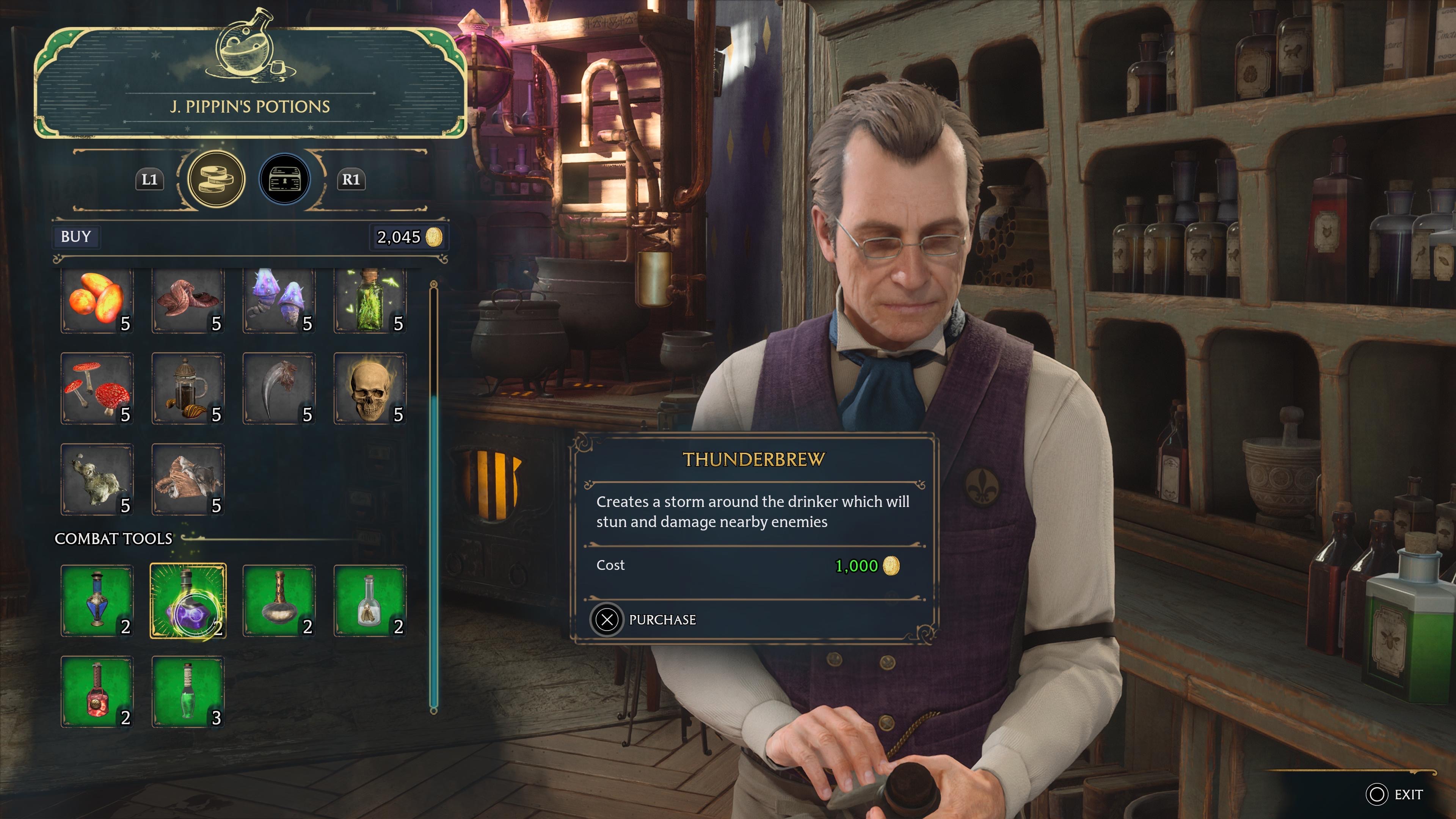1456x819 pixels.
Task: Exit J. Pippin's Potions shop
Action: (1394, 795)
